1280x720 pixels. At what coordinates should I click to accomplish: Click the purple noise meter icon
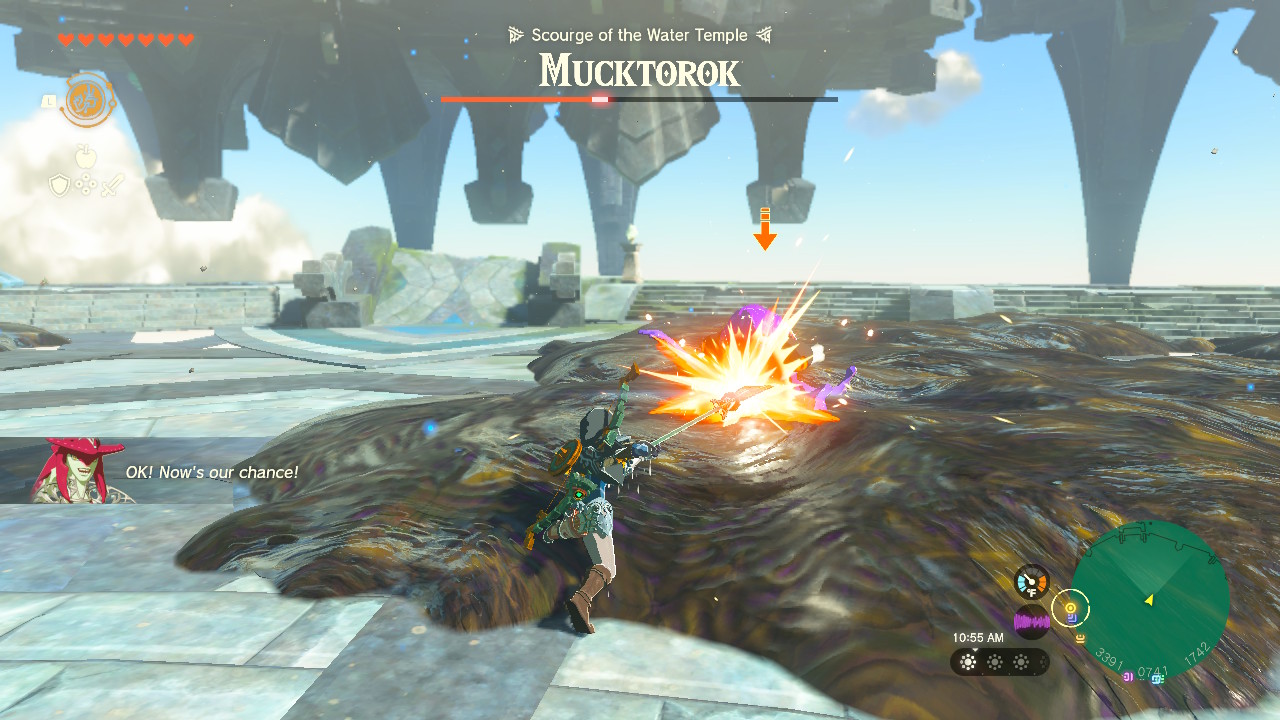pyautogui.click(x=1032, y=620)
